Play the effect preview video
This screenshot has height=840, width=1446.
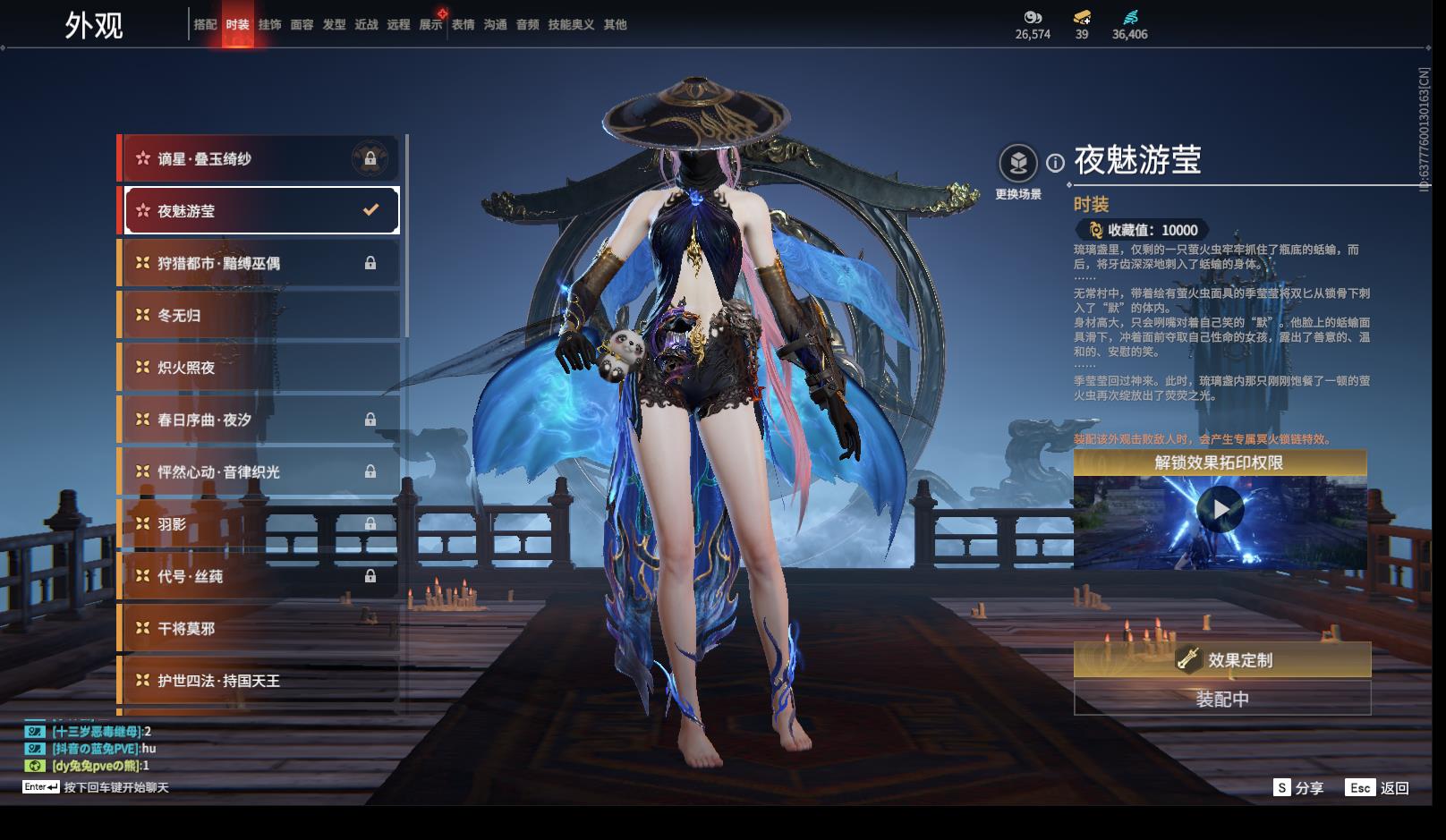[1220, 510]
